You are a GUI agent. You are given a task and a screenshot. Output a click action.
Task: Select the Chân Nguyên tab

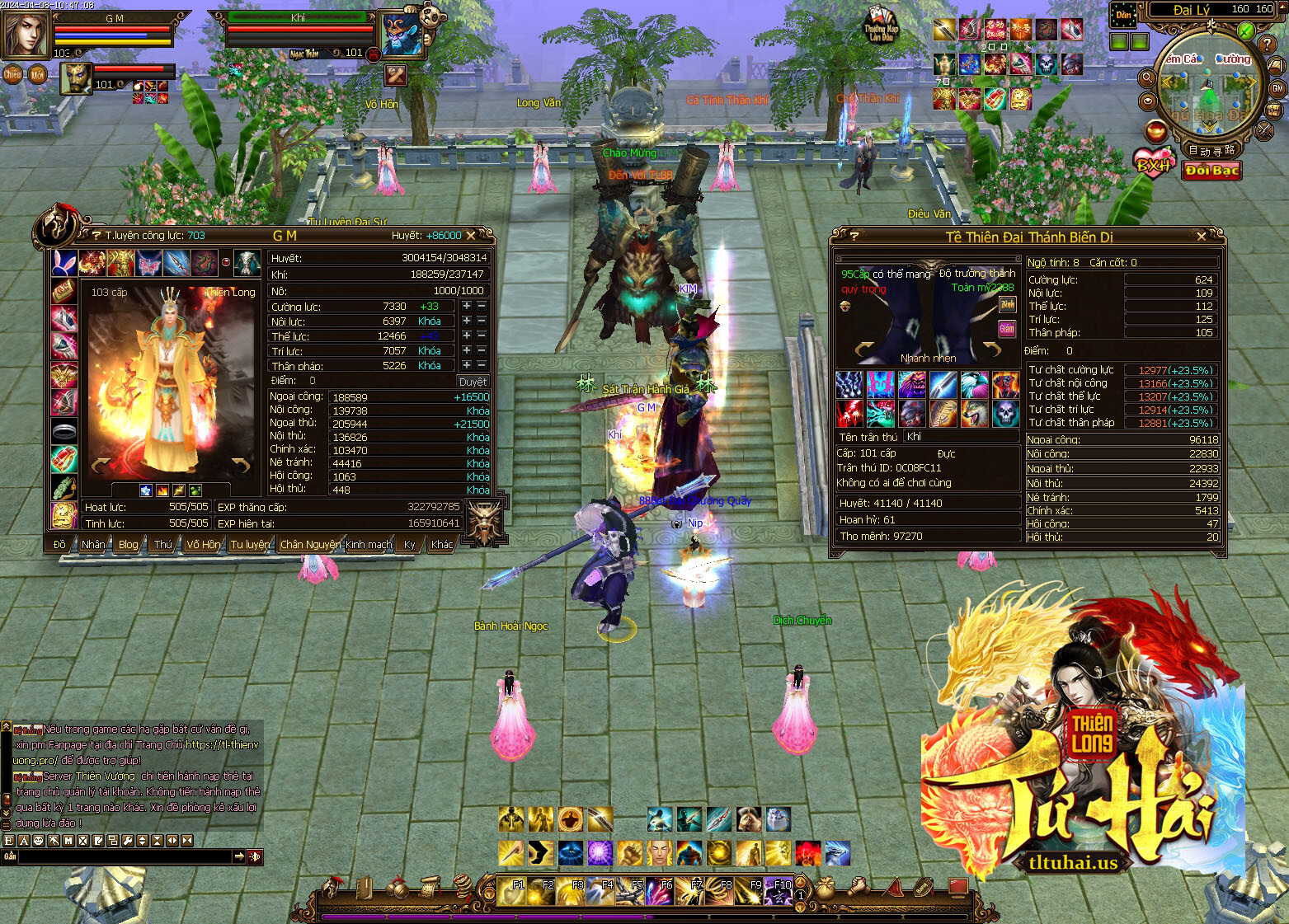click(x=310, y=544)
